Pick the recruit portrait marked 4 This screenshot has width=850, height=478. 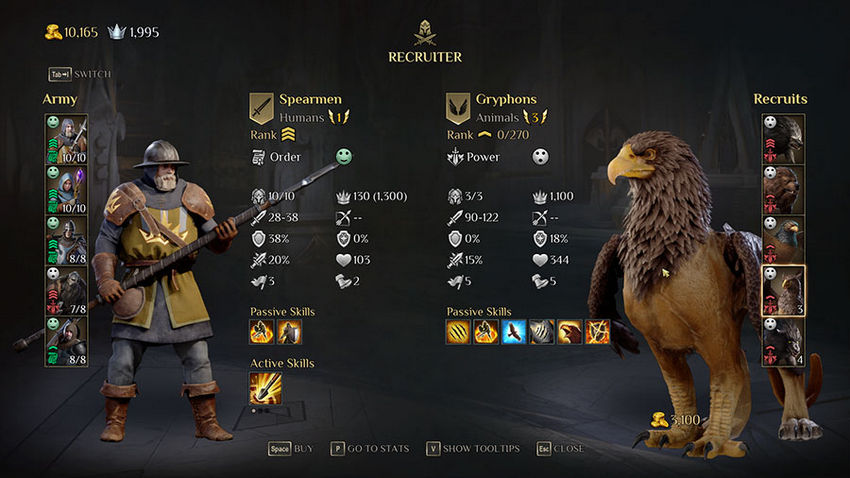784,342
